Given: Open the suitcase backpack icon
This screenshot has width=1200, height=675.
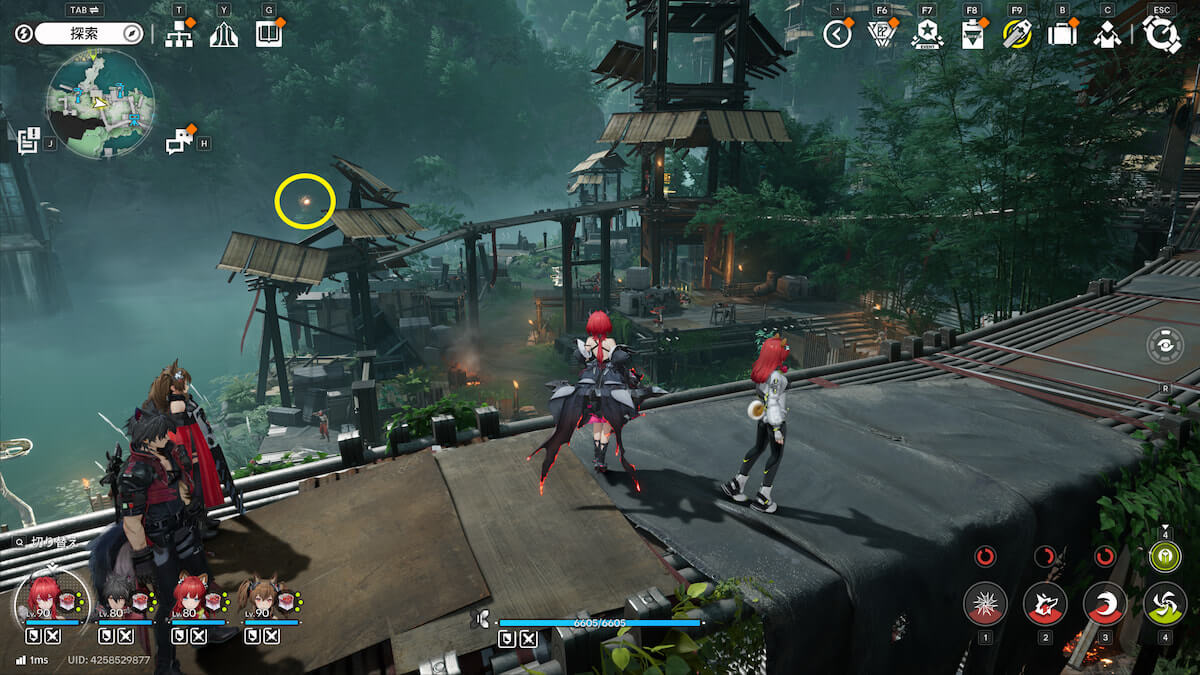Looking at the screenshot, I should 1062,34.
